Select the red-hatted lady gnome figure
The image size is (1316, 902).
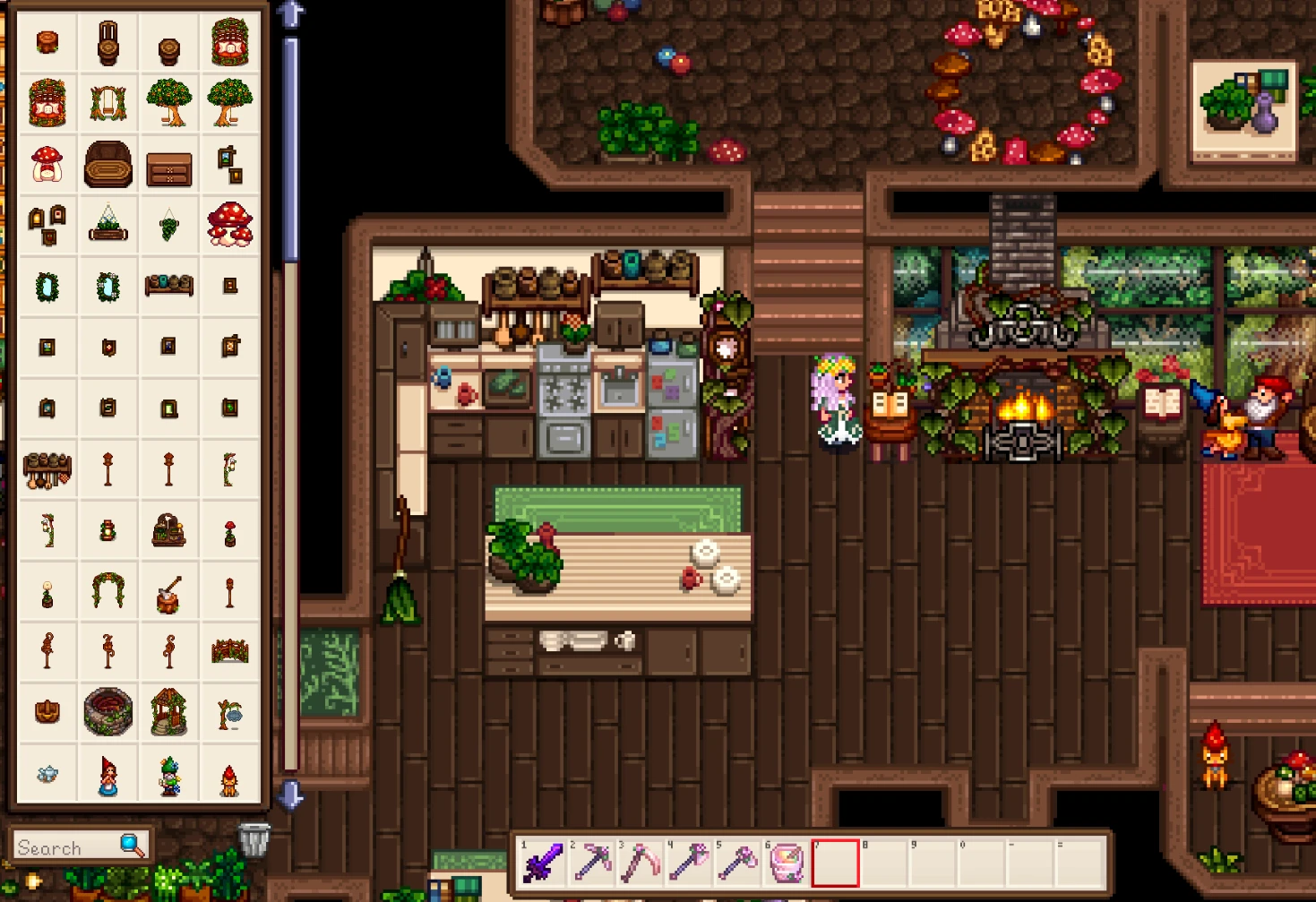[108, 775]
